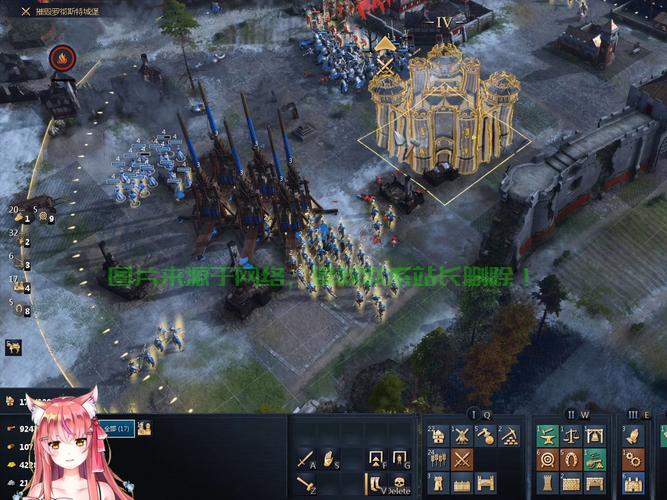The width and height of the screenshot is (667, 500).
Task: Activate the sword attack-move command
Action: click(x=305, y=461)
